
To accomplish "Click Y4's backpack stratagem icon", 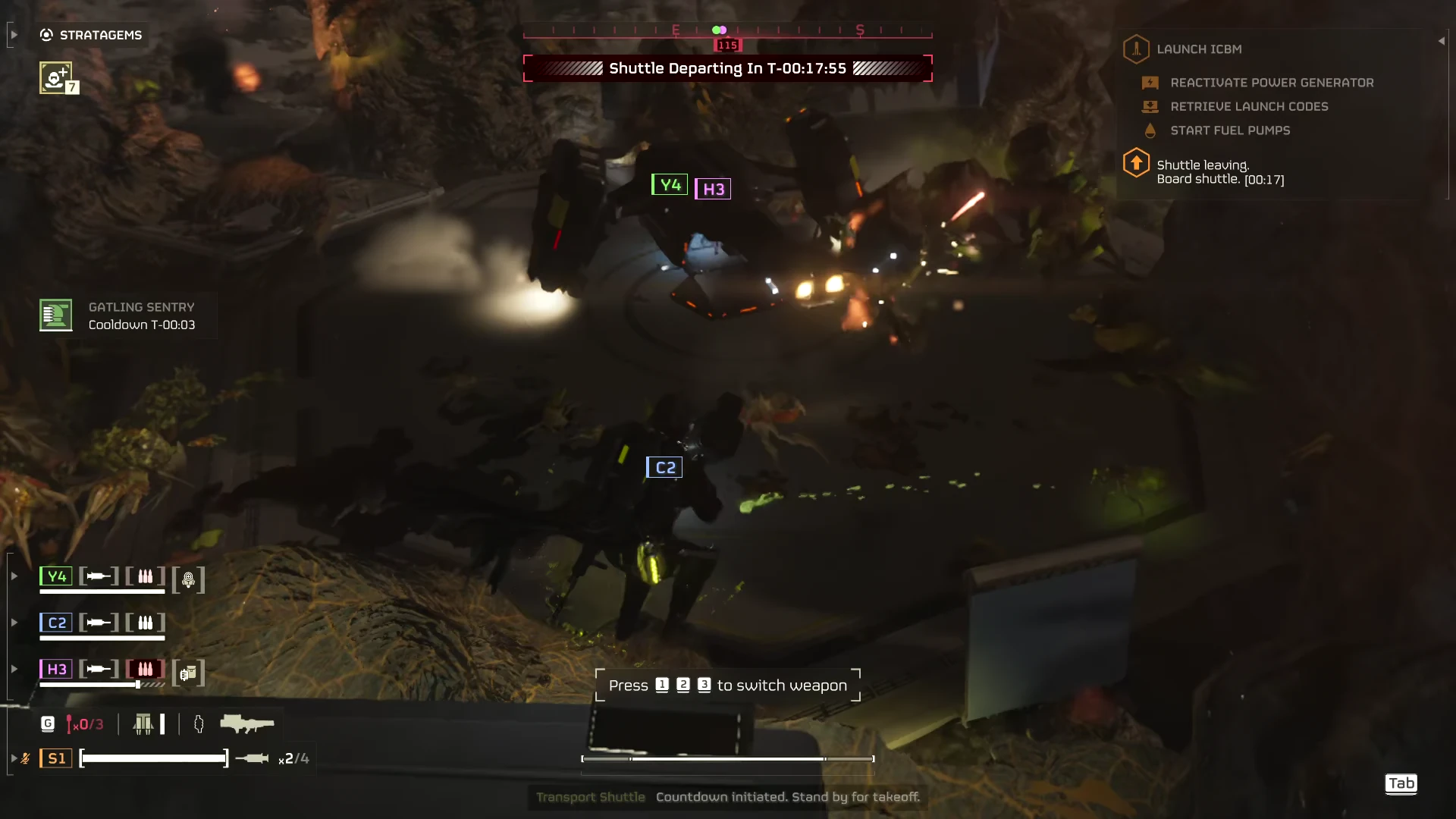I will coord(188,580).
